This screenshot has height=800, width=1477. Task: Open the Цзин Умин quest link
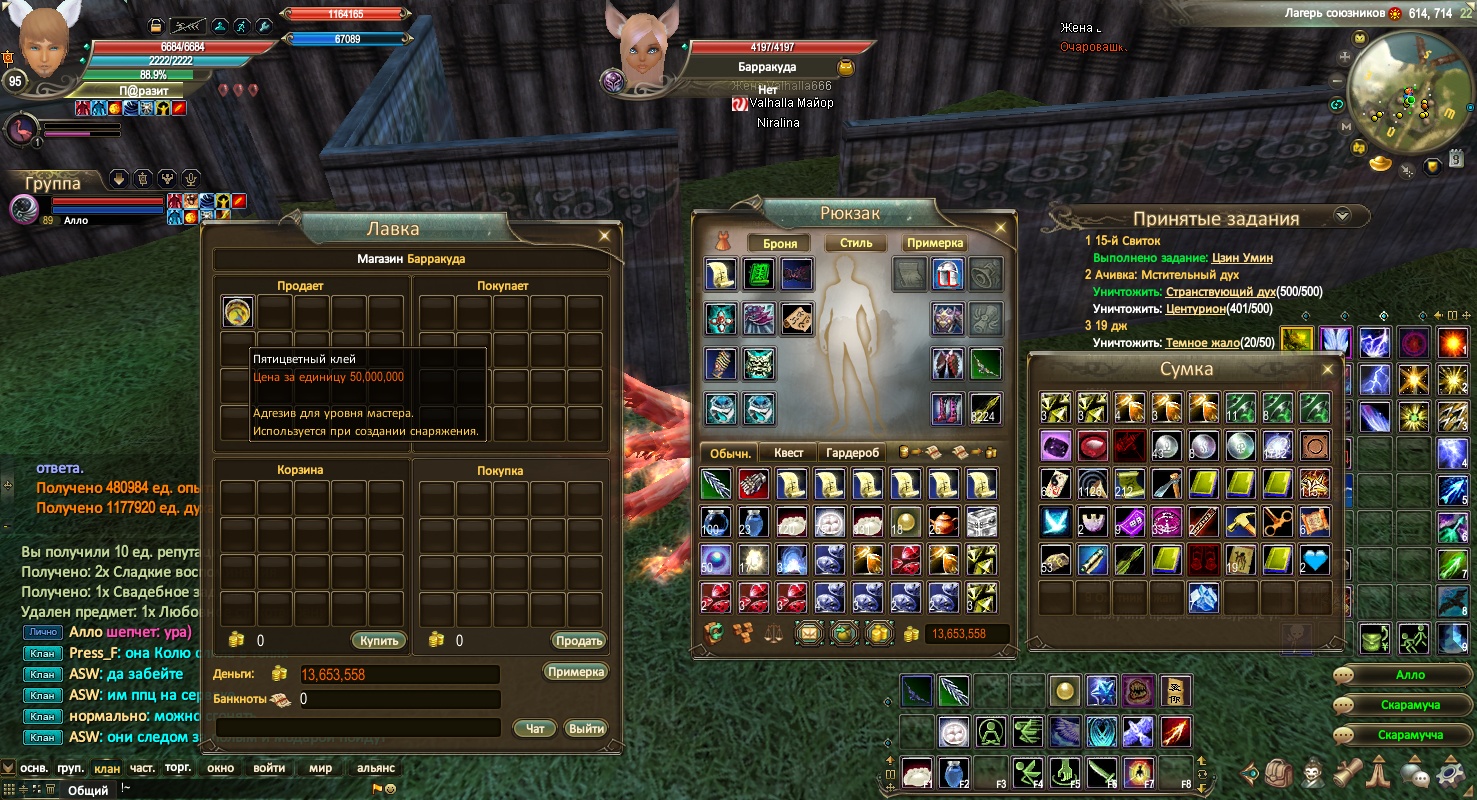pos(1242,258)
